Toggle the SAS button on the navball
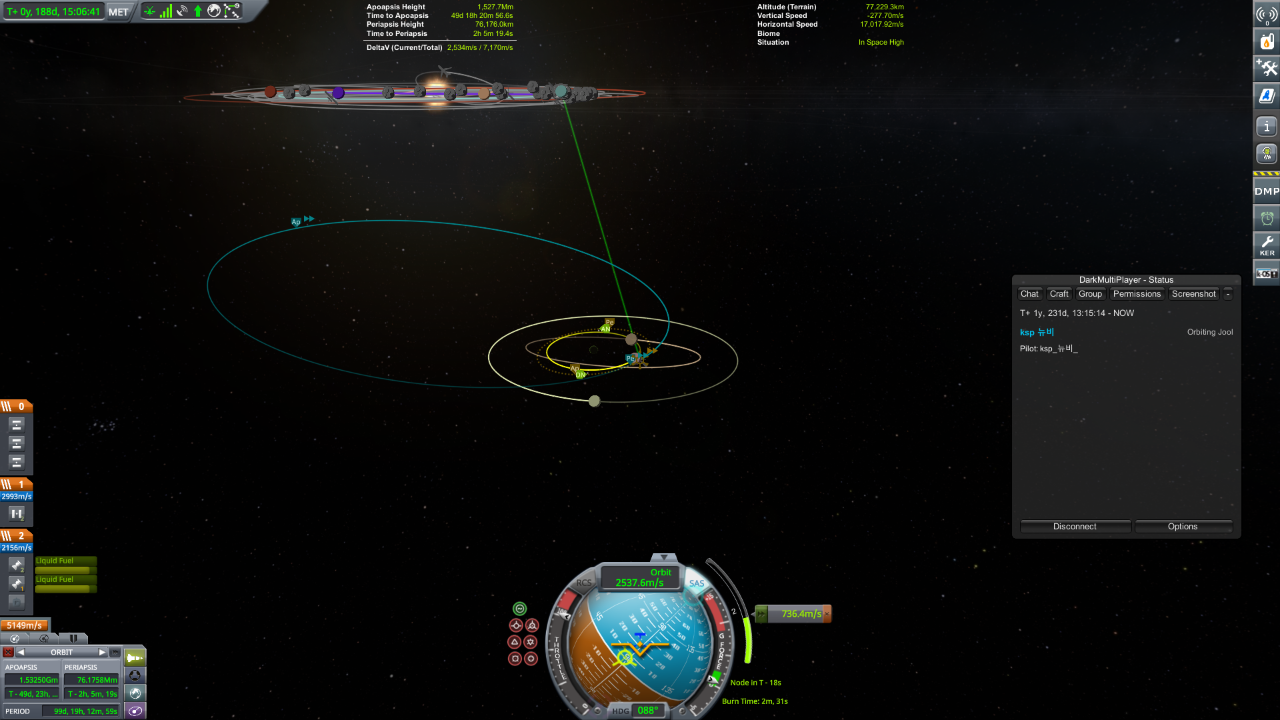 (697, 583)
